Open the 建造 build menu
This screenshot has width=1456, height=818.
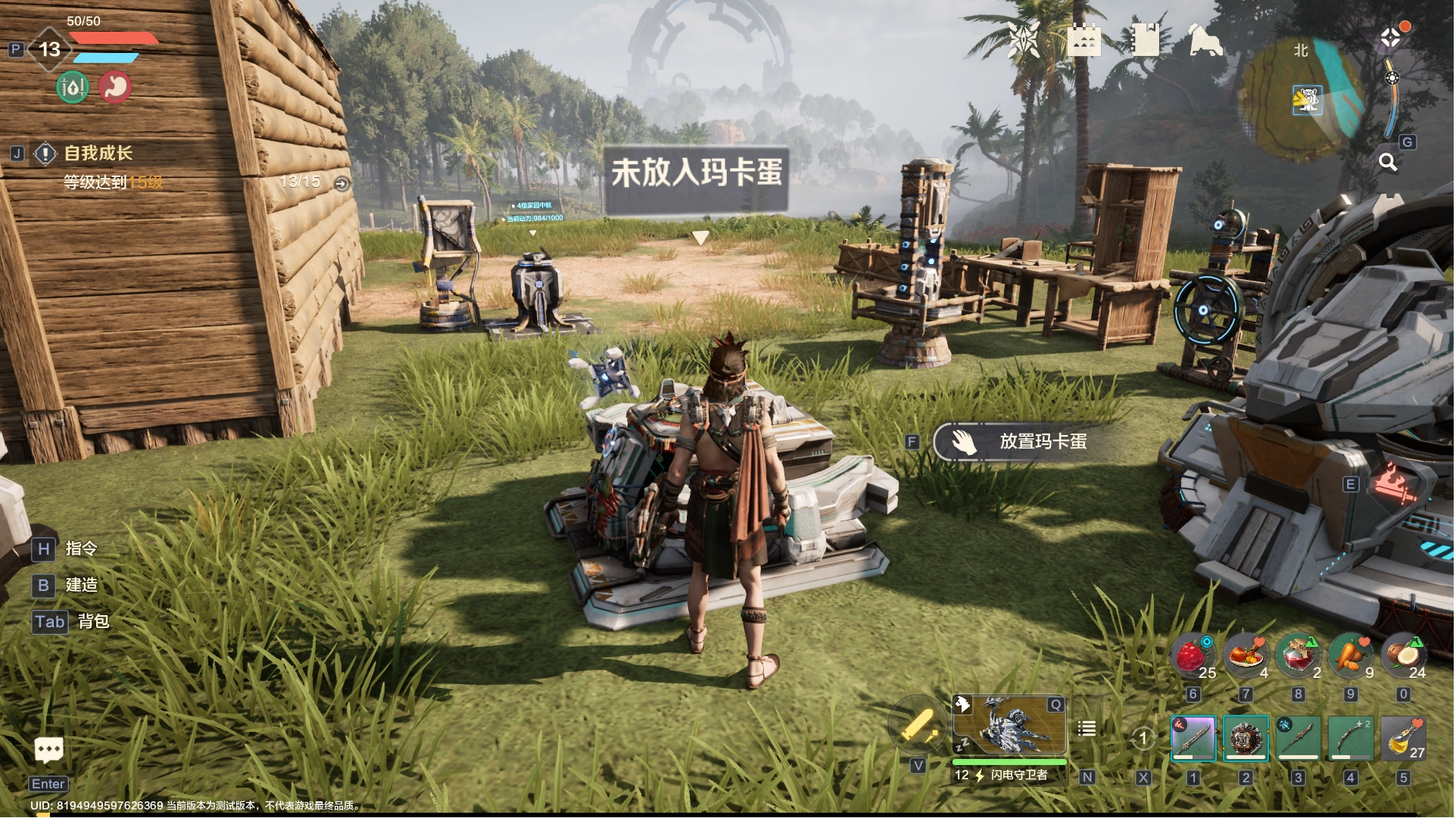pos(81,585)
